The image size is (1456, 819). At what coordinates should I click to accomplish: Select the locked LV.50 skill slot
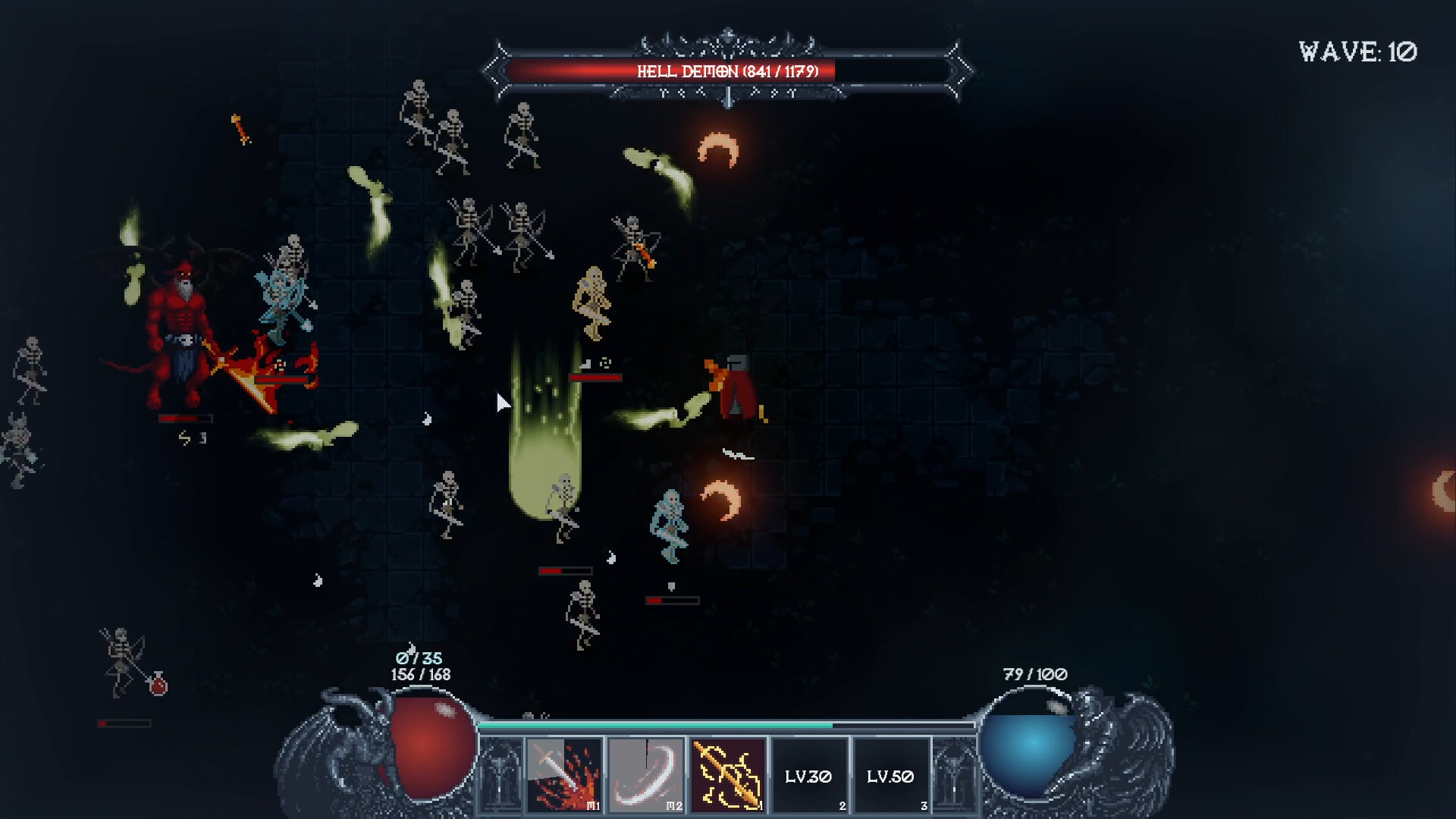pos(891,775)
